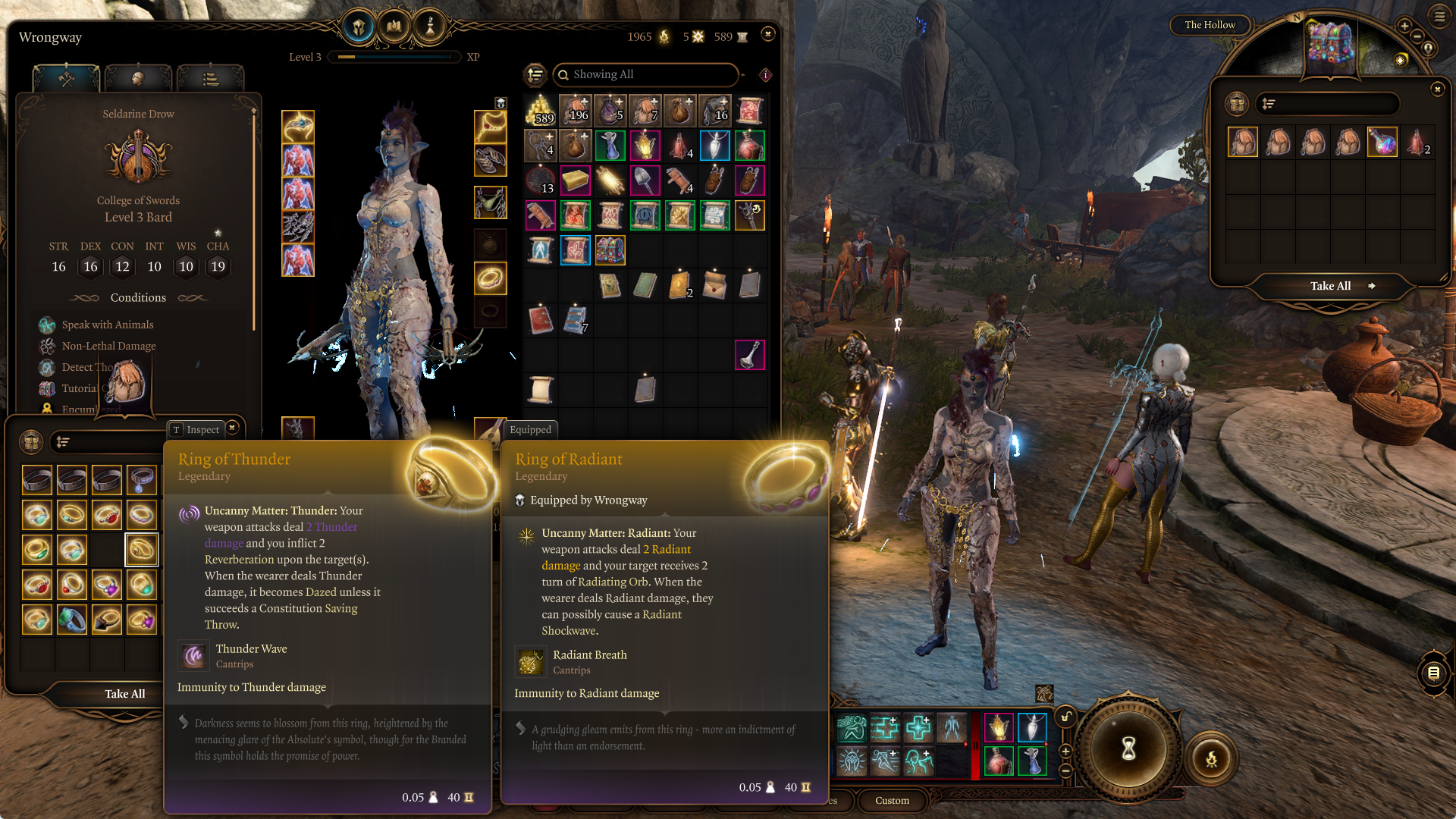Click the Showing All inventory search field
1456x819 pixels.
(x=646, y=74)
